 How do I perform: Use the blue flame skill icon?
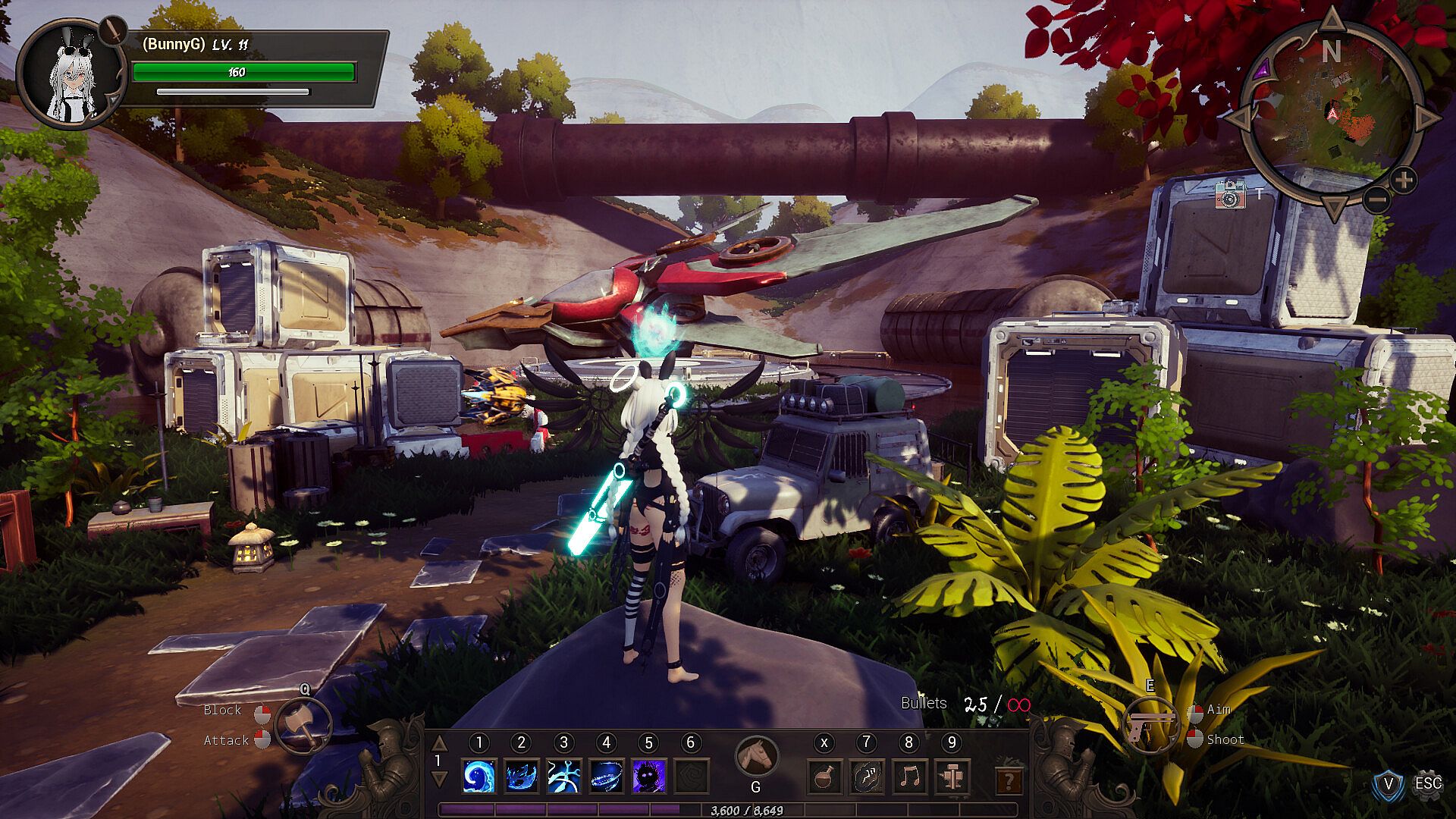(521, 777)
